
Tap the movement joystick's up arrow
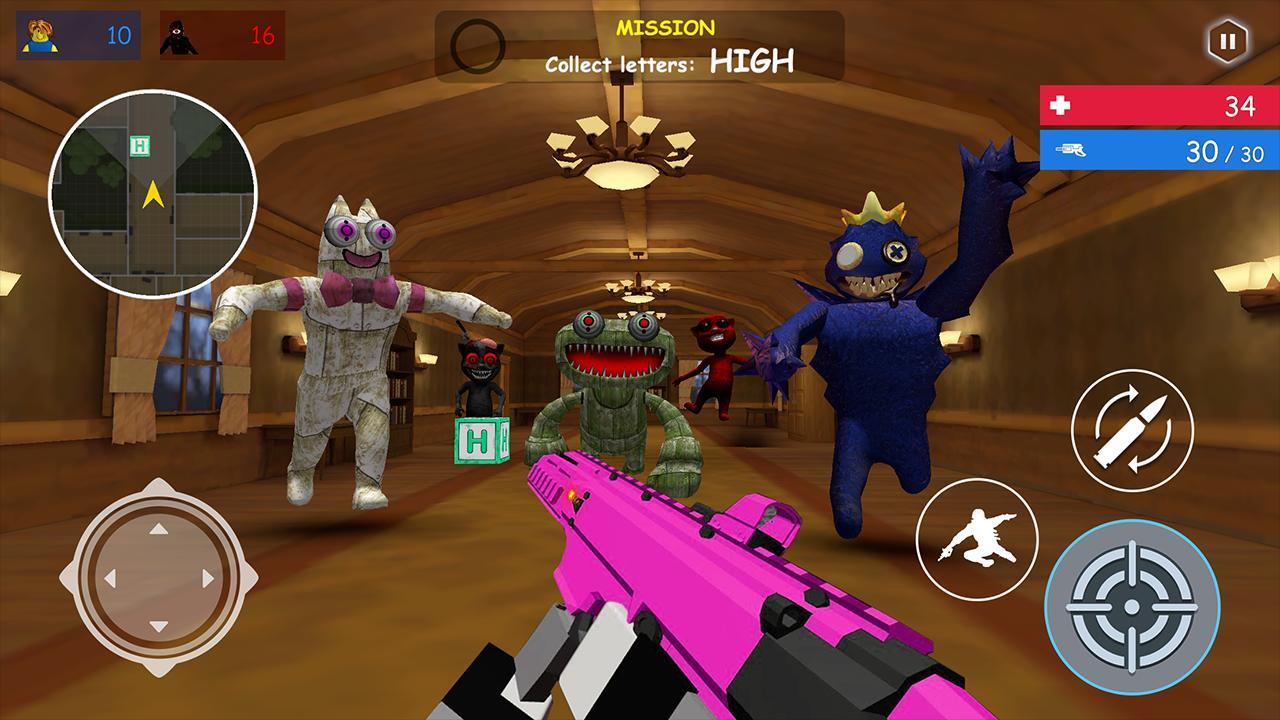point(158,528)
